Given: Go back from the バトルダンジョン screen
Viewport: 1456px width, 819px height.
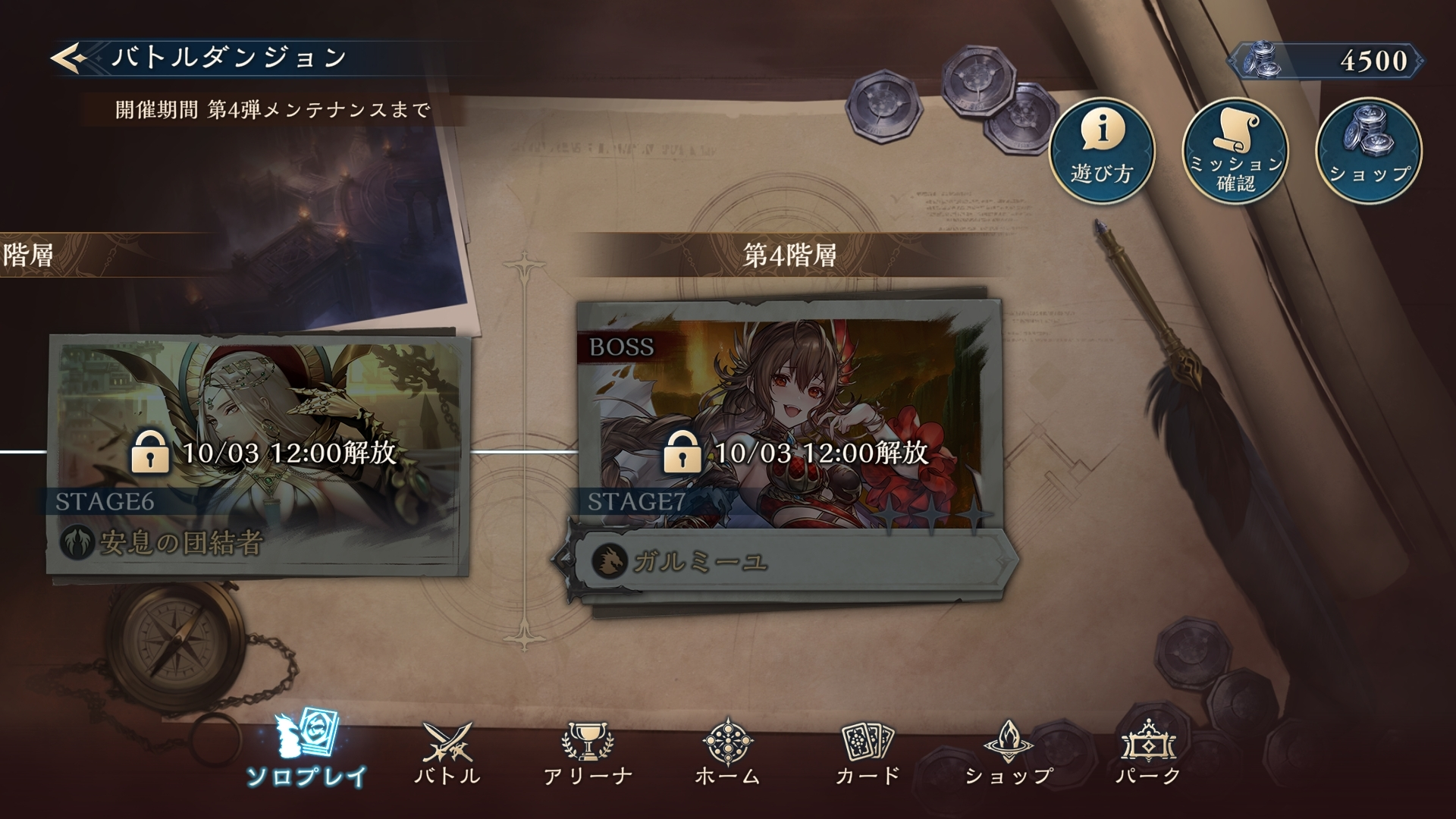Looking at the screenshot, I should point(70,58).
